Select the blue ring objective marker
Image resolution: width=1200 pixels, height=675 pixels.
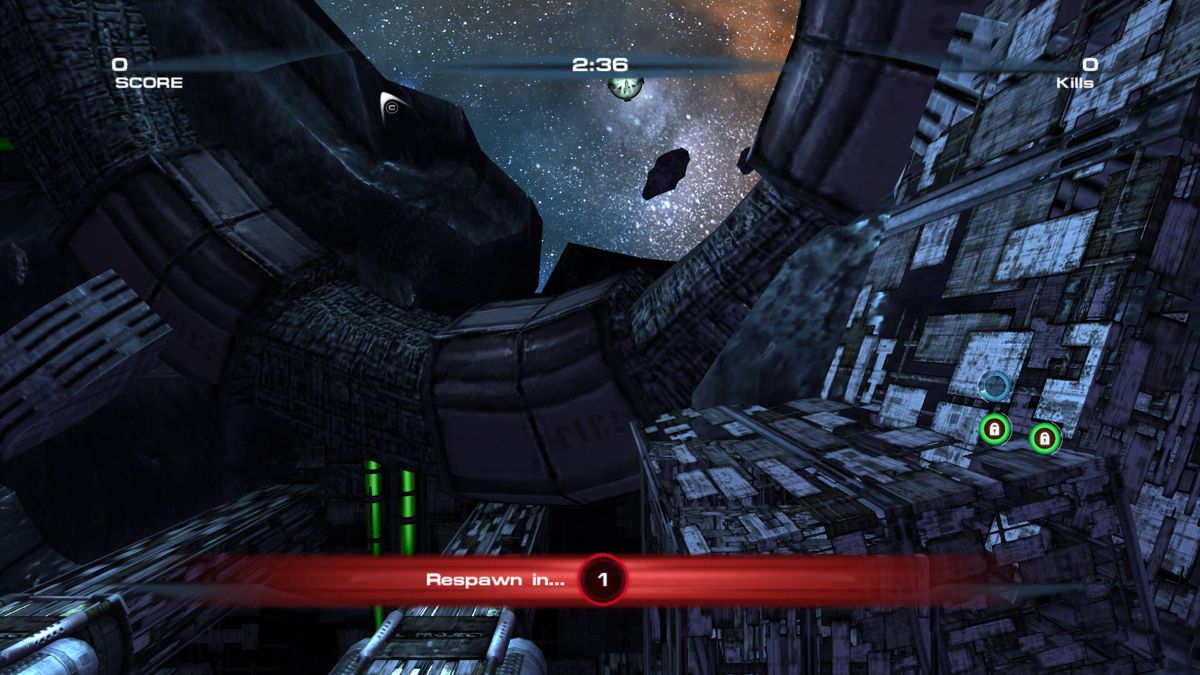[994, 385]
